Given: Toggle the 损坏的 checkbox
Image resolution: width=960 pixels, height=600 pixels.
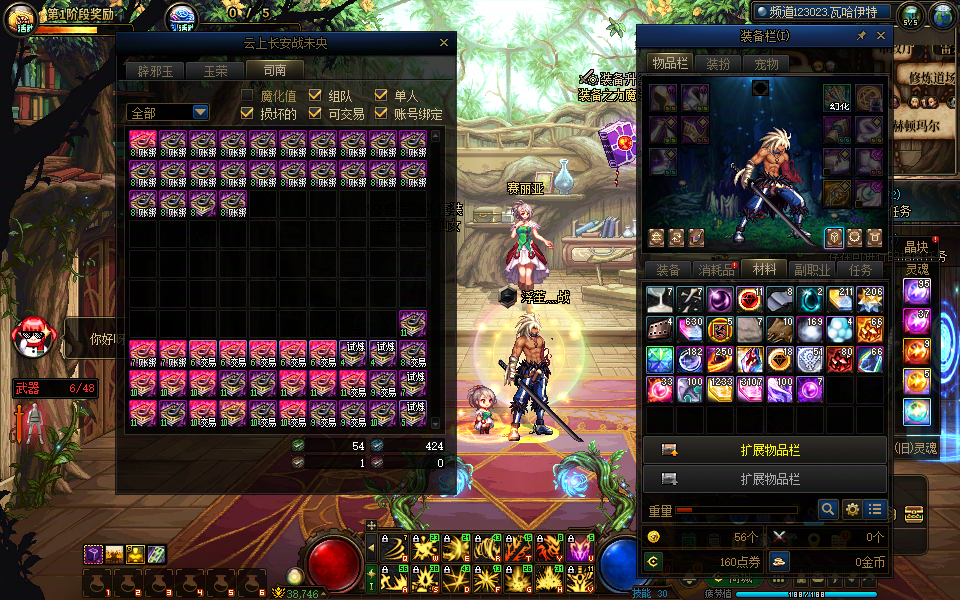Looking at the screenshot, I should pyautogui.click(x=247, y=114).
